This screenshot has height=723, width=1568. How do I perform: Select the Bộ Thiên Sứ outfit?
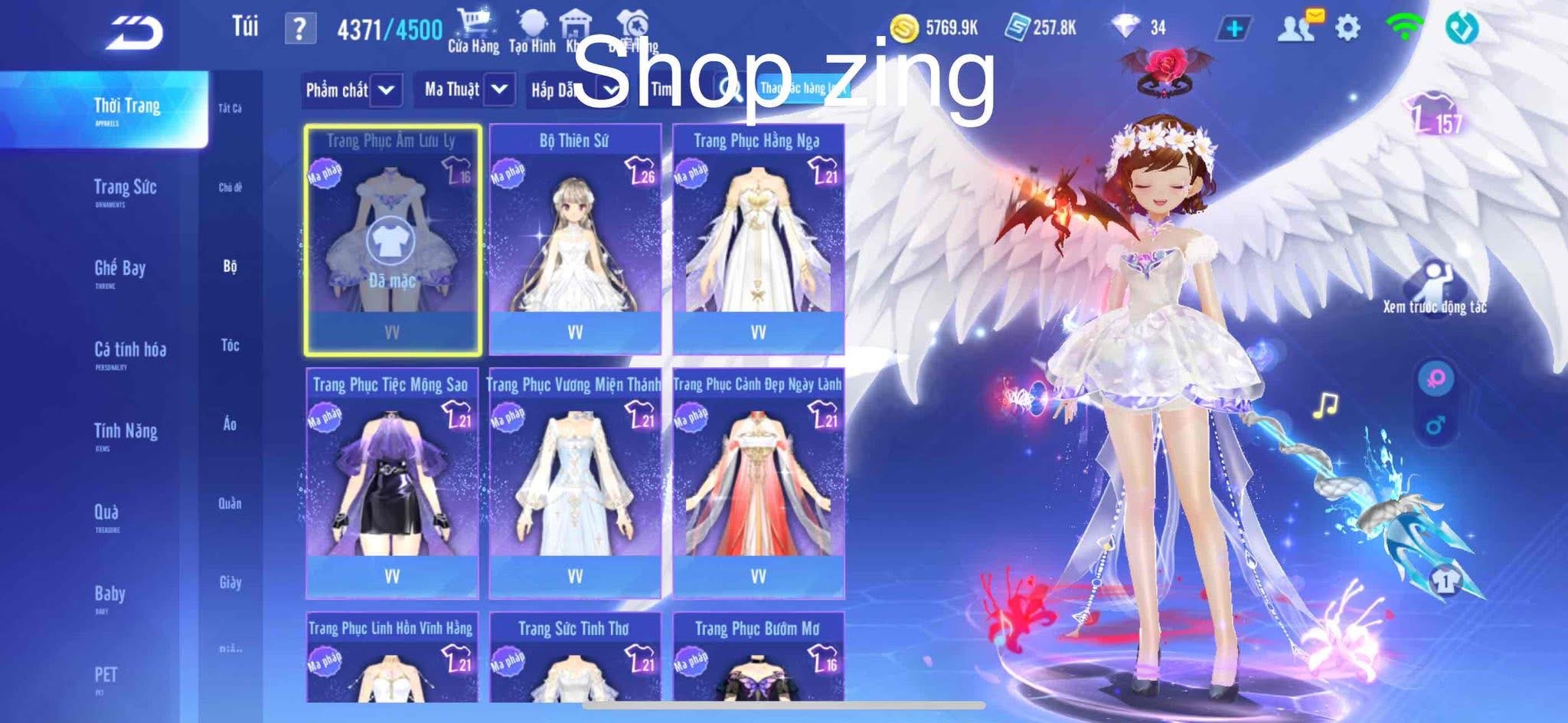[575, 239]
